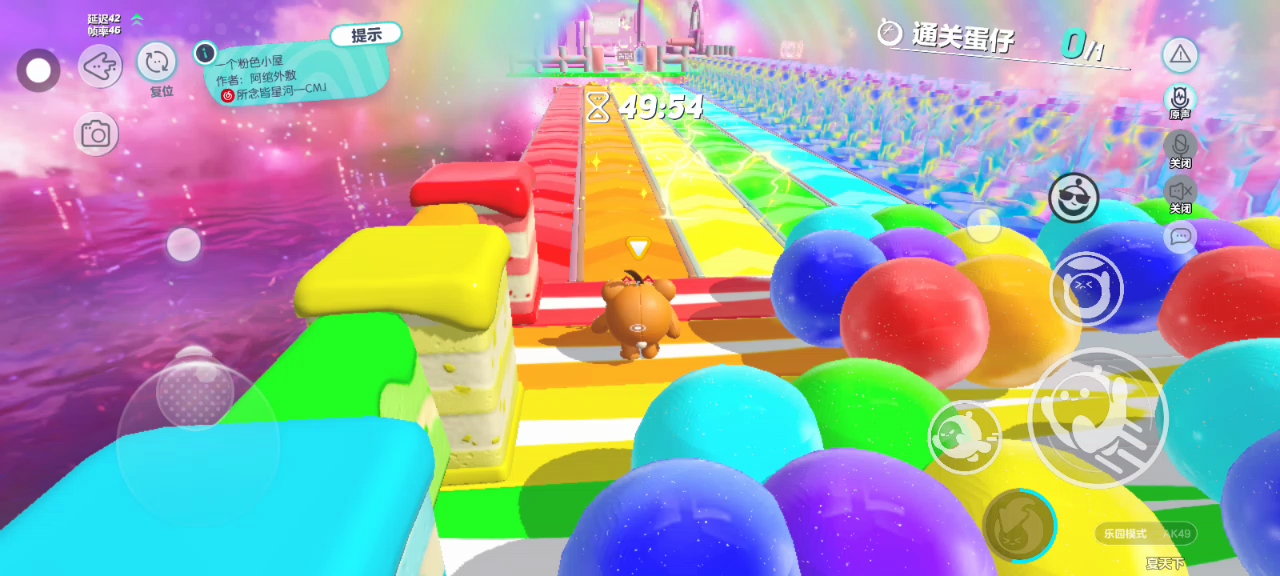Open the camera screenshot button

point(96,134)
